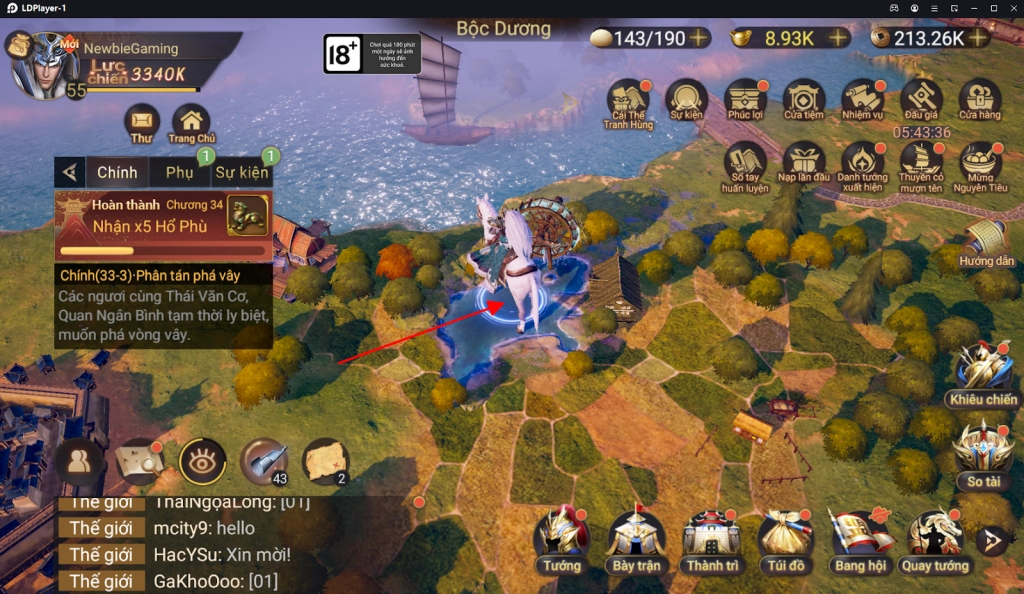This screenshot has width=1024, height=594.
Task: Close the LDPlayer window
Action: pyautogui.click(x=1012, y=8)
